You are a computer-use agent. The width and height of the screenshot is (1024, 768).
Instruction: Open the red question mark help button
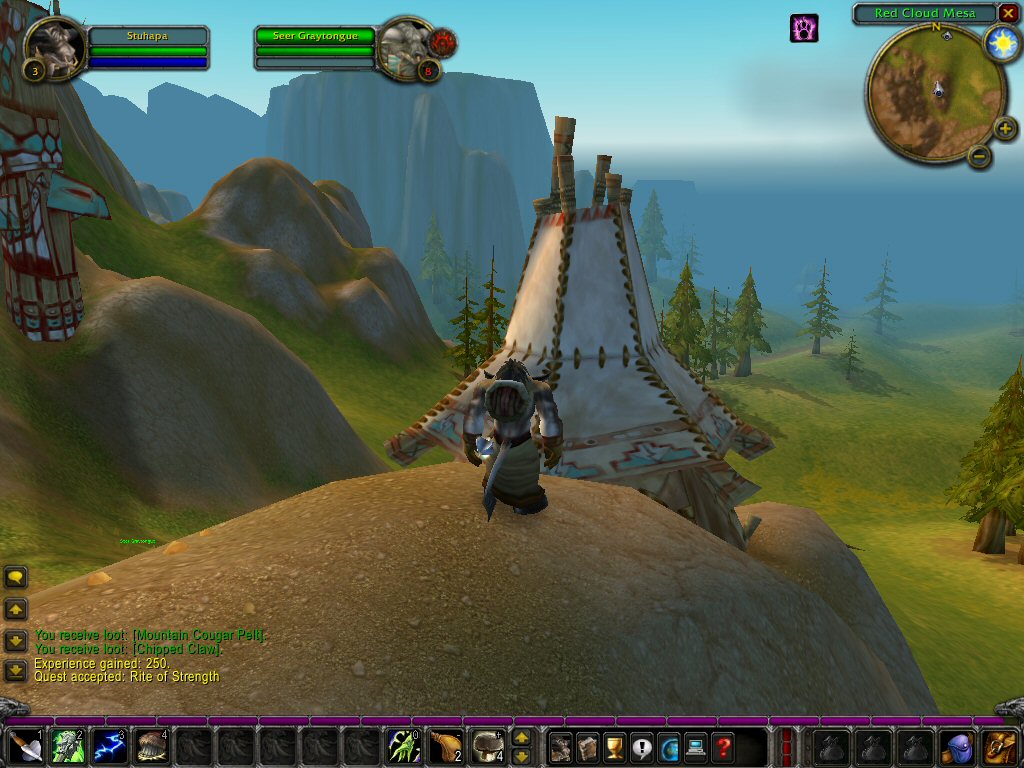pyautogui.click(x=723, y=747)
